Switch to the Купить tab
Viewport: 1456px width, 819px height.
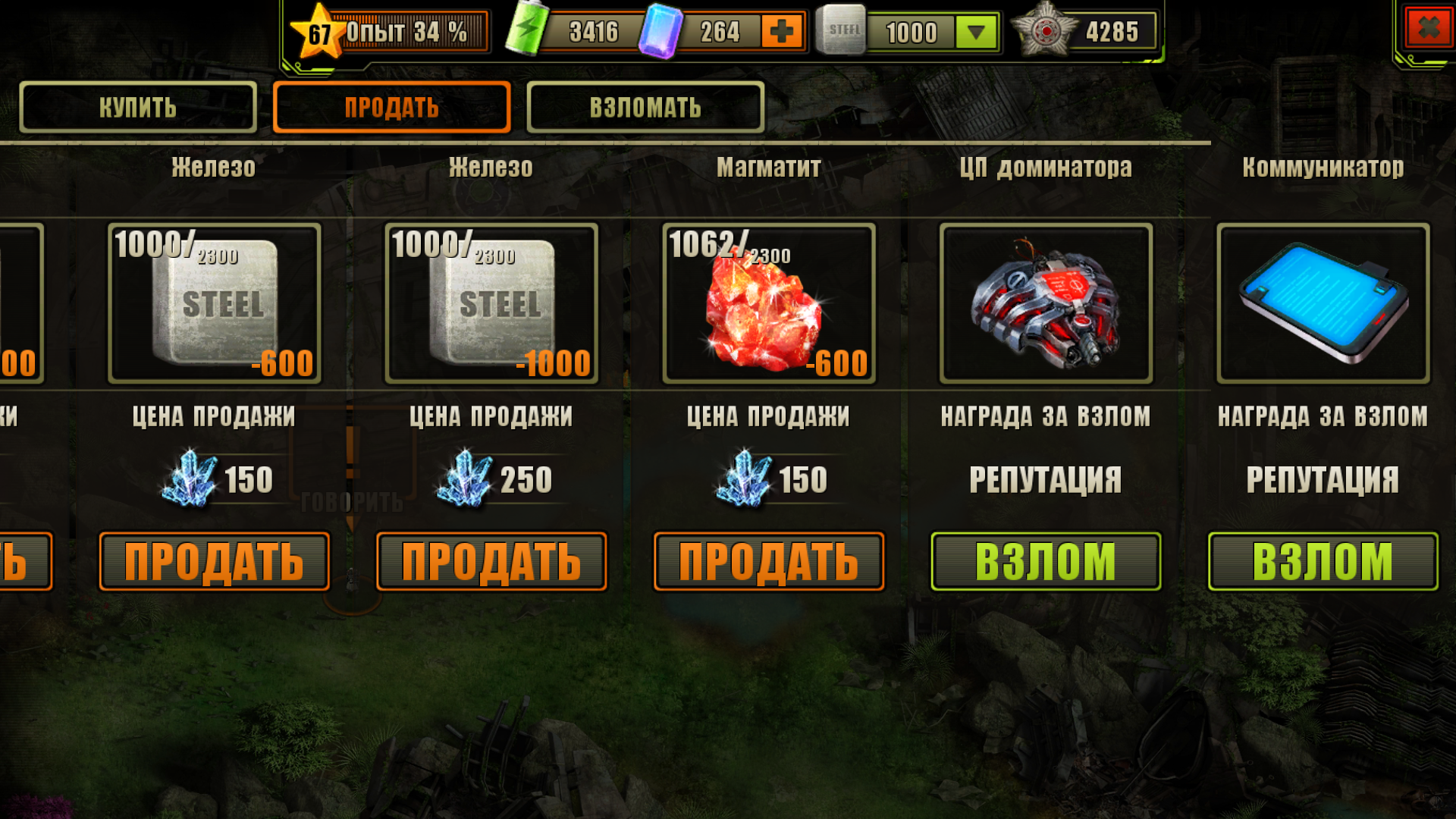[x=138, y=107]
